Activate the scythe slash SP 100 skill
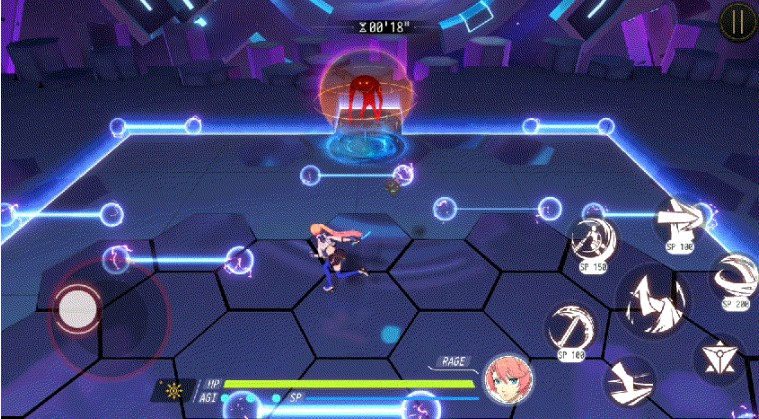The width and height of the screenshot is (759, 419). click(x=571, y=327)
